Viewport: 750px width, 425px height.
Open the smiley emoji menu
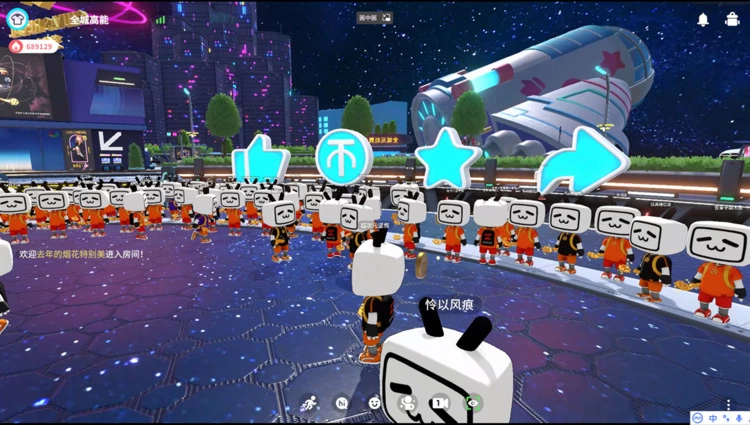click(x=375, y=403)
